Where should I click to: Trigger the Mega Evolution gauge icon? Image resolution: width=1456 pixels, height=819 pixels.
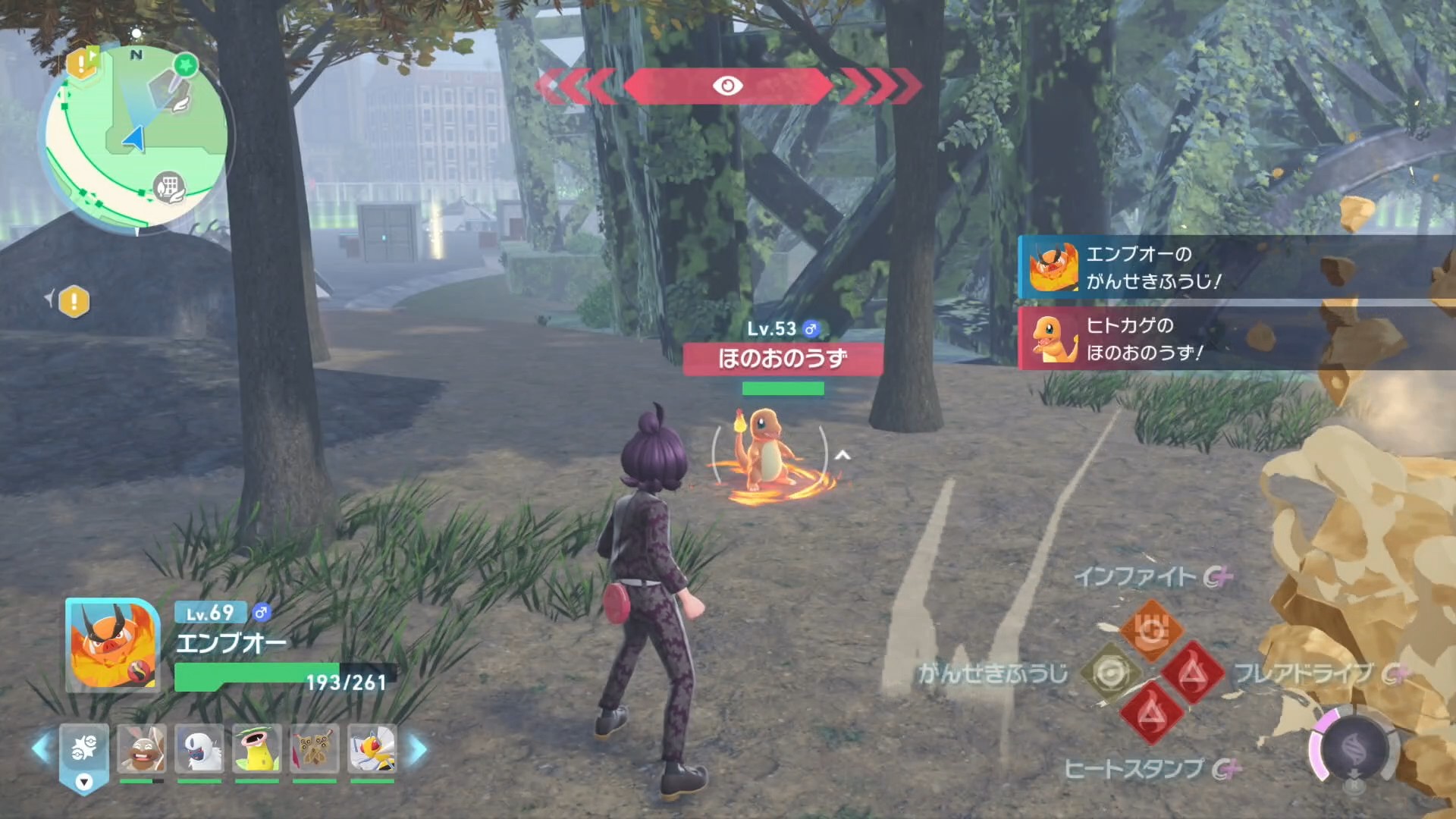1354,749
